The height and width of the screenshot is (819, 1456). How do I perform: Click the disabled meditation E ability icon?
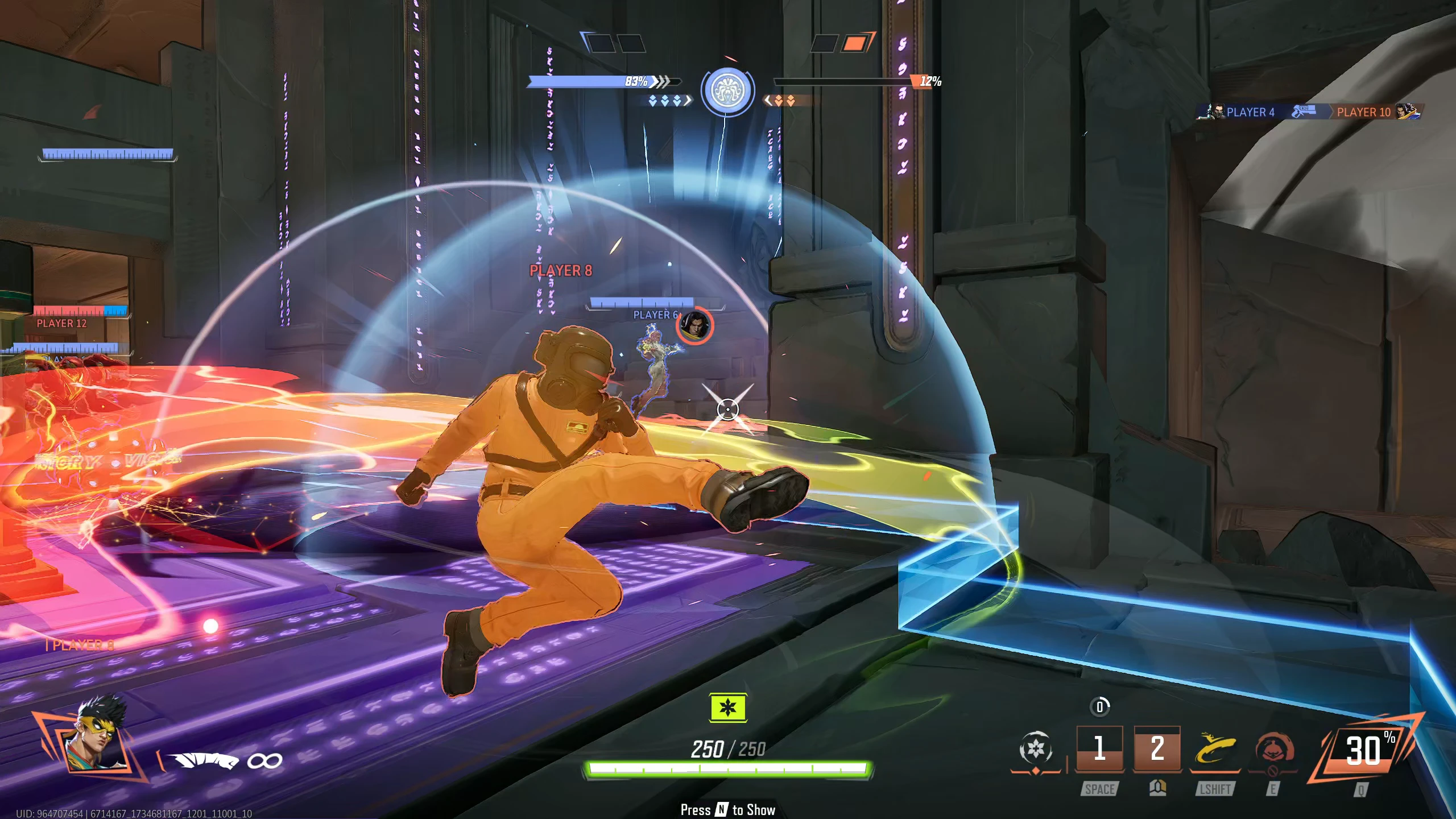pyautogui.click(x=1273, y=748)
